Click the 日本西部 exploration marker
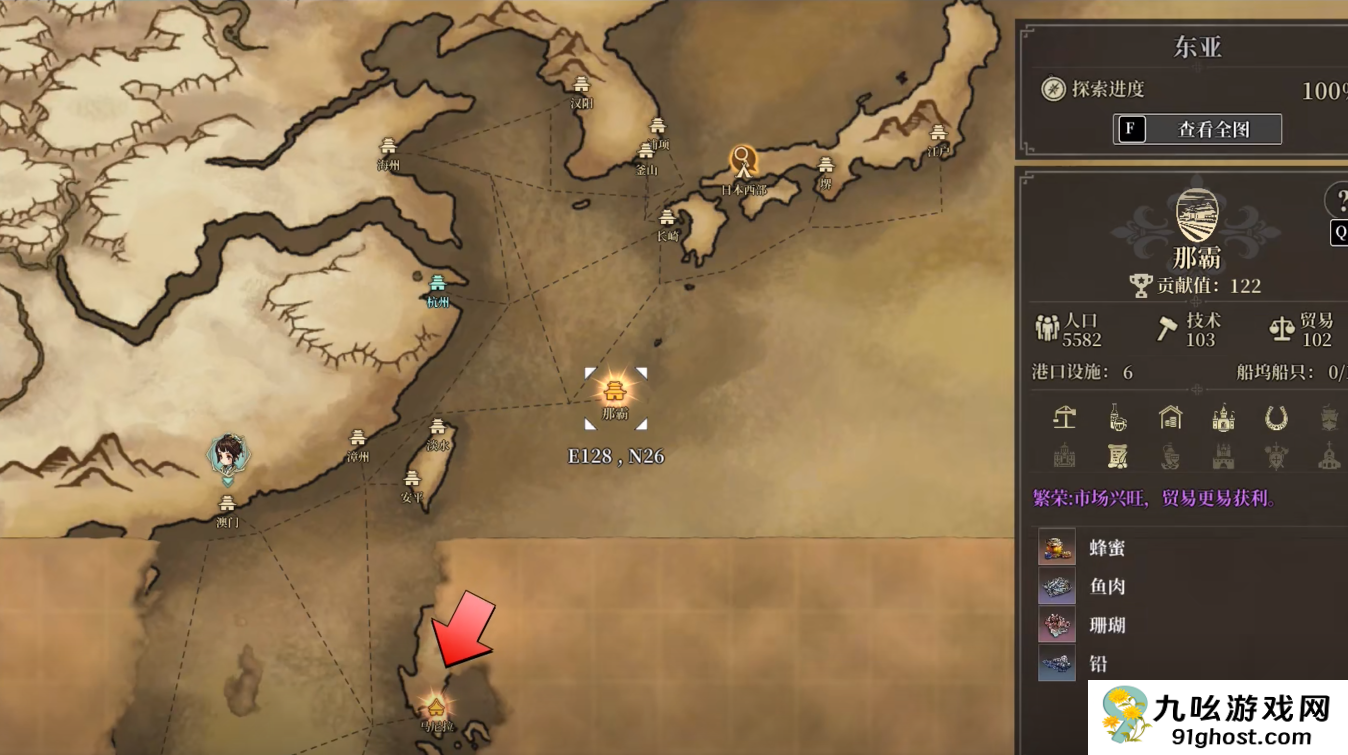1348x755 pixels. [x=742, y=161]
